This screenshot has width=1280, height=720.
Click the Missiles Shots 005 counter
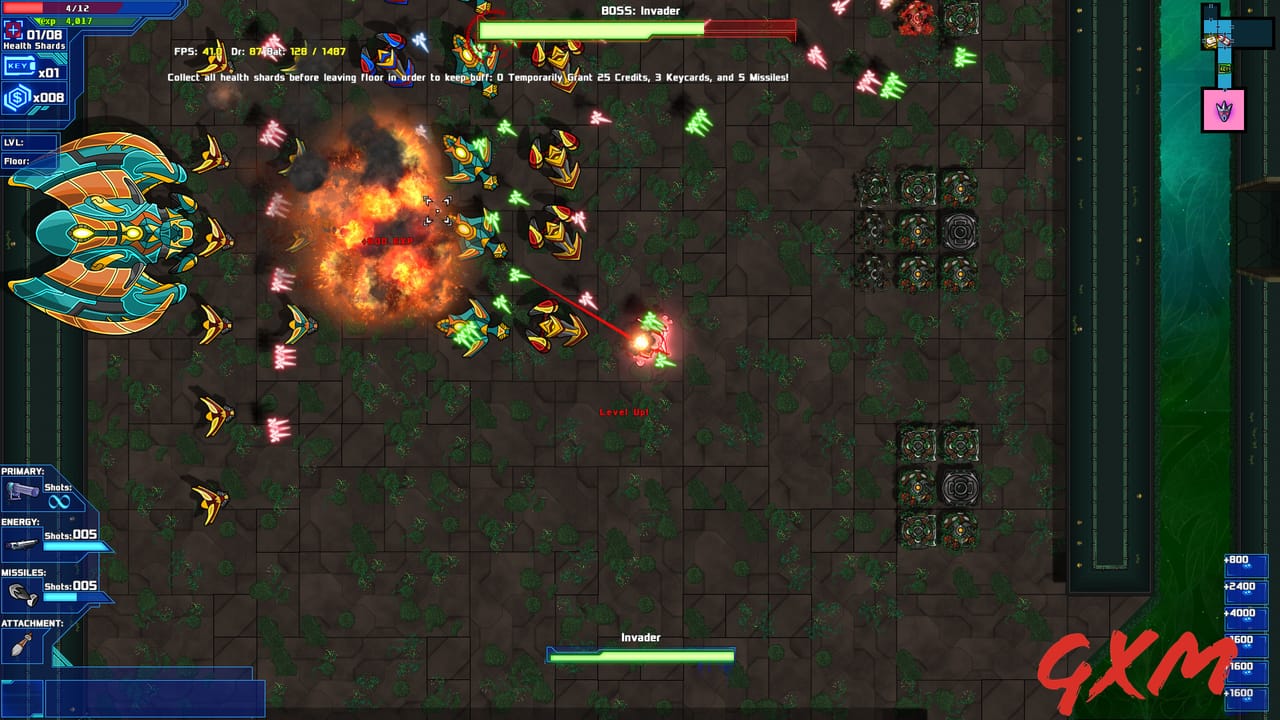tap(72, 586)
